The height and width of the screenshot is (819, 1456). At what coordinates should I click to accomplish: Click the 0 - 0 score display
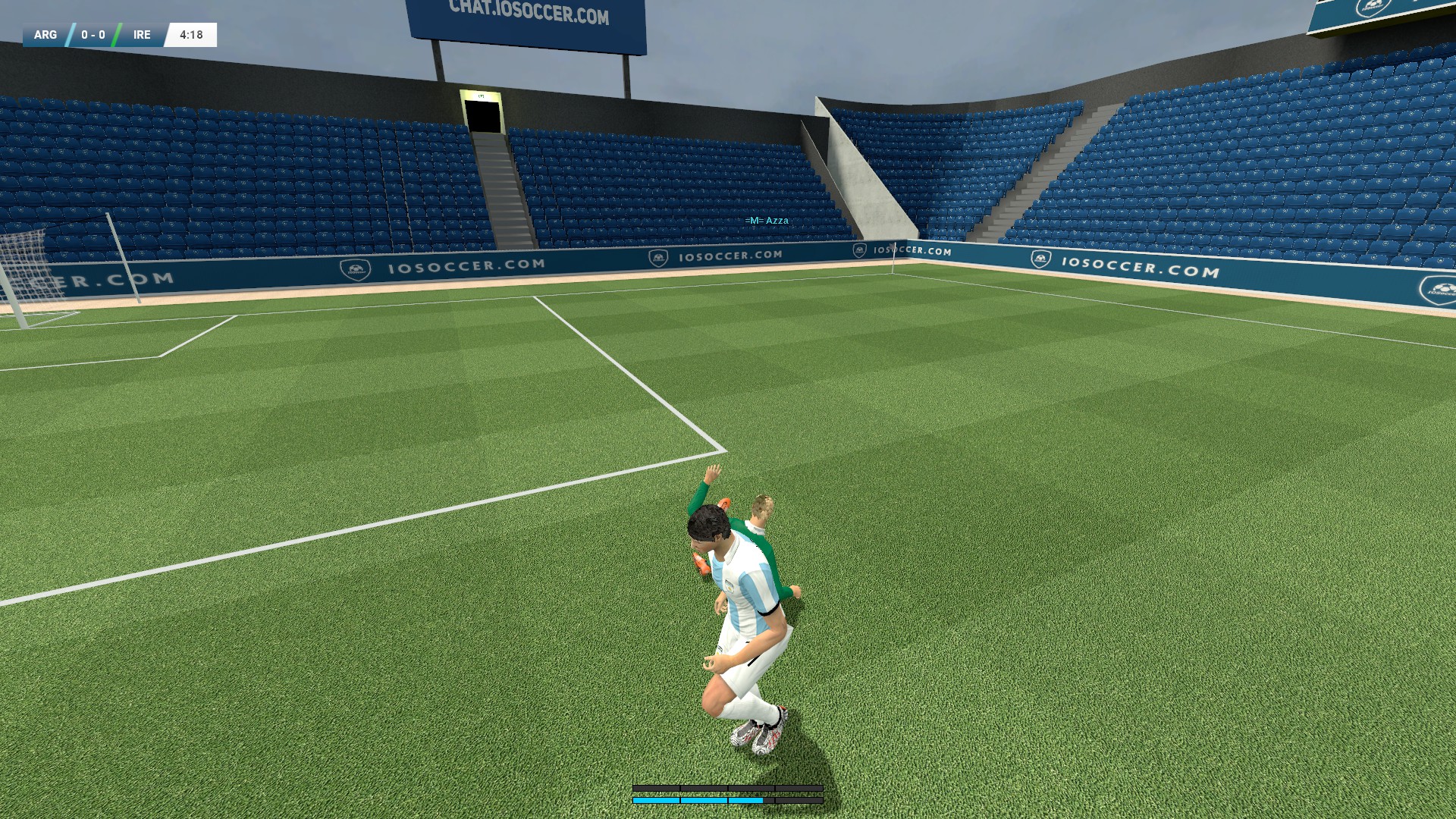click(x=93, y=34)
